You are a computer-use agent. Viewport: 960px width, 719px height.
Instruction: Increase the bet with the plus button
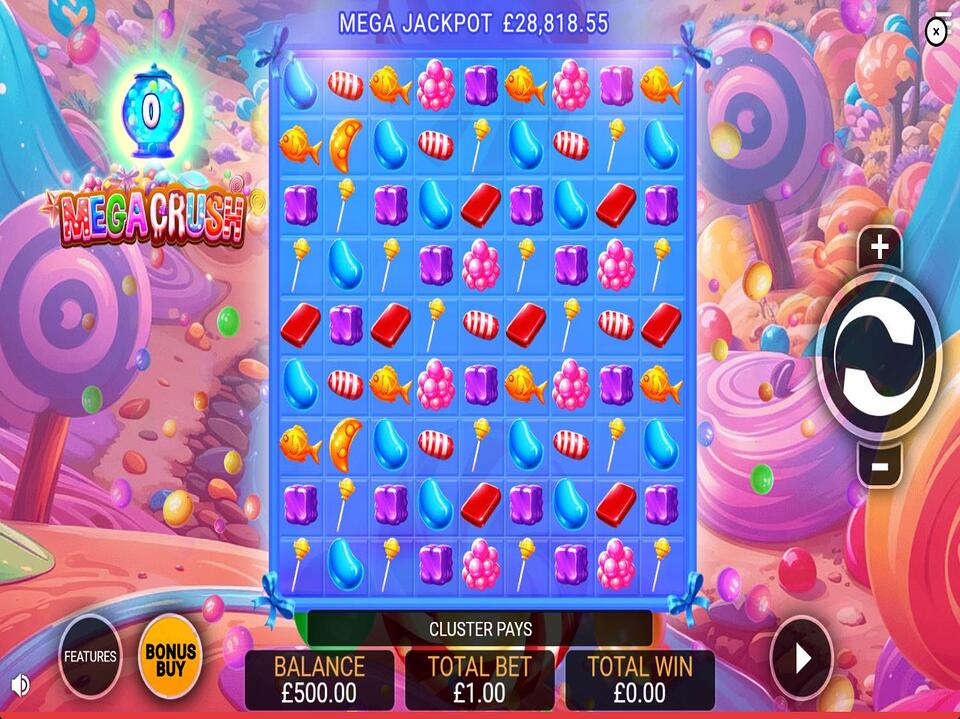(x=879, y=247)
